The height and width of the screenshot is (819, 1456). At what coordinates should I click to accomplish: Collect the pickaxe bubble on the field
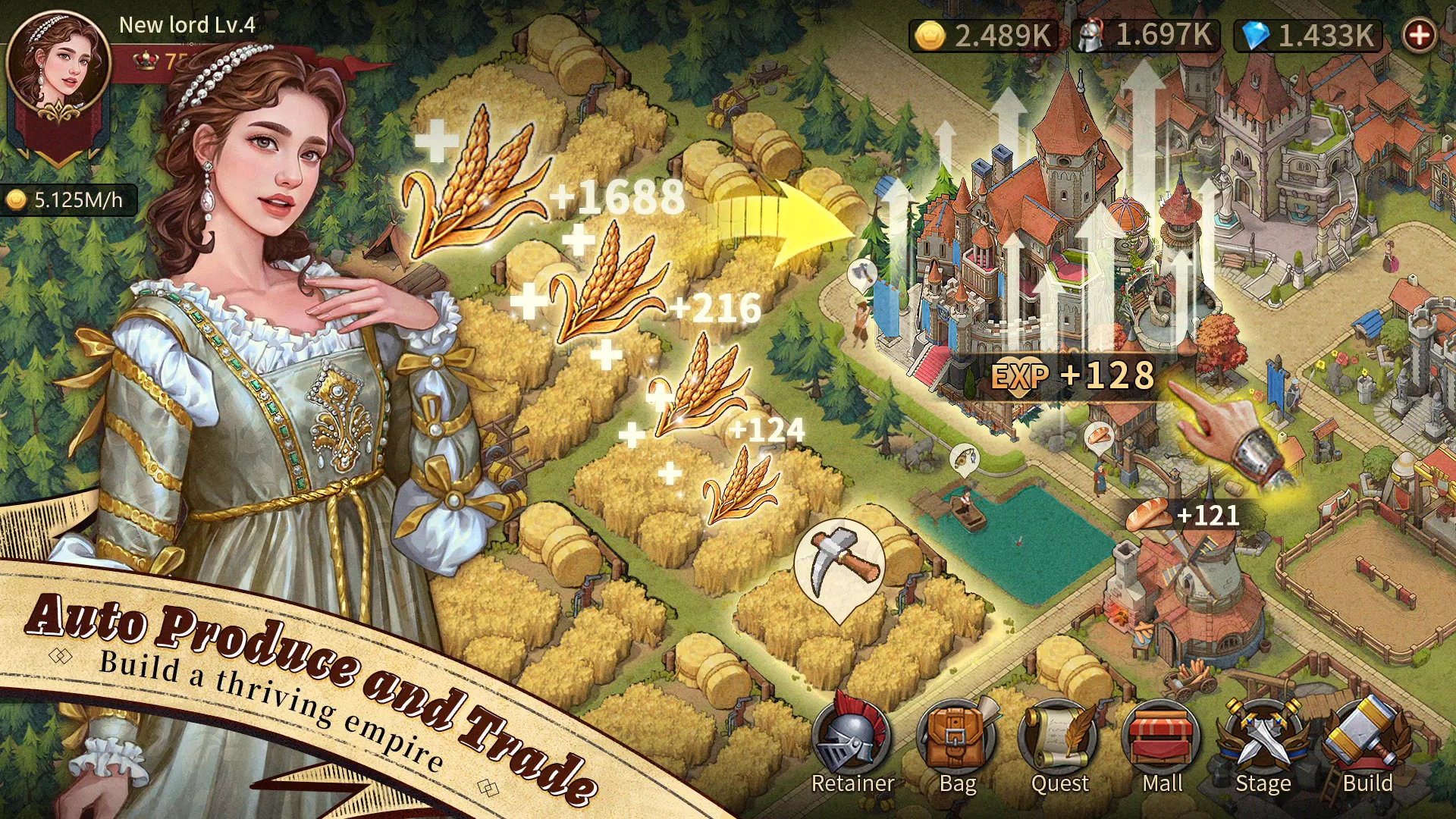840,565
